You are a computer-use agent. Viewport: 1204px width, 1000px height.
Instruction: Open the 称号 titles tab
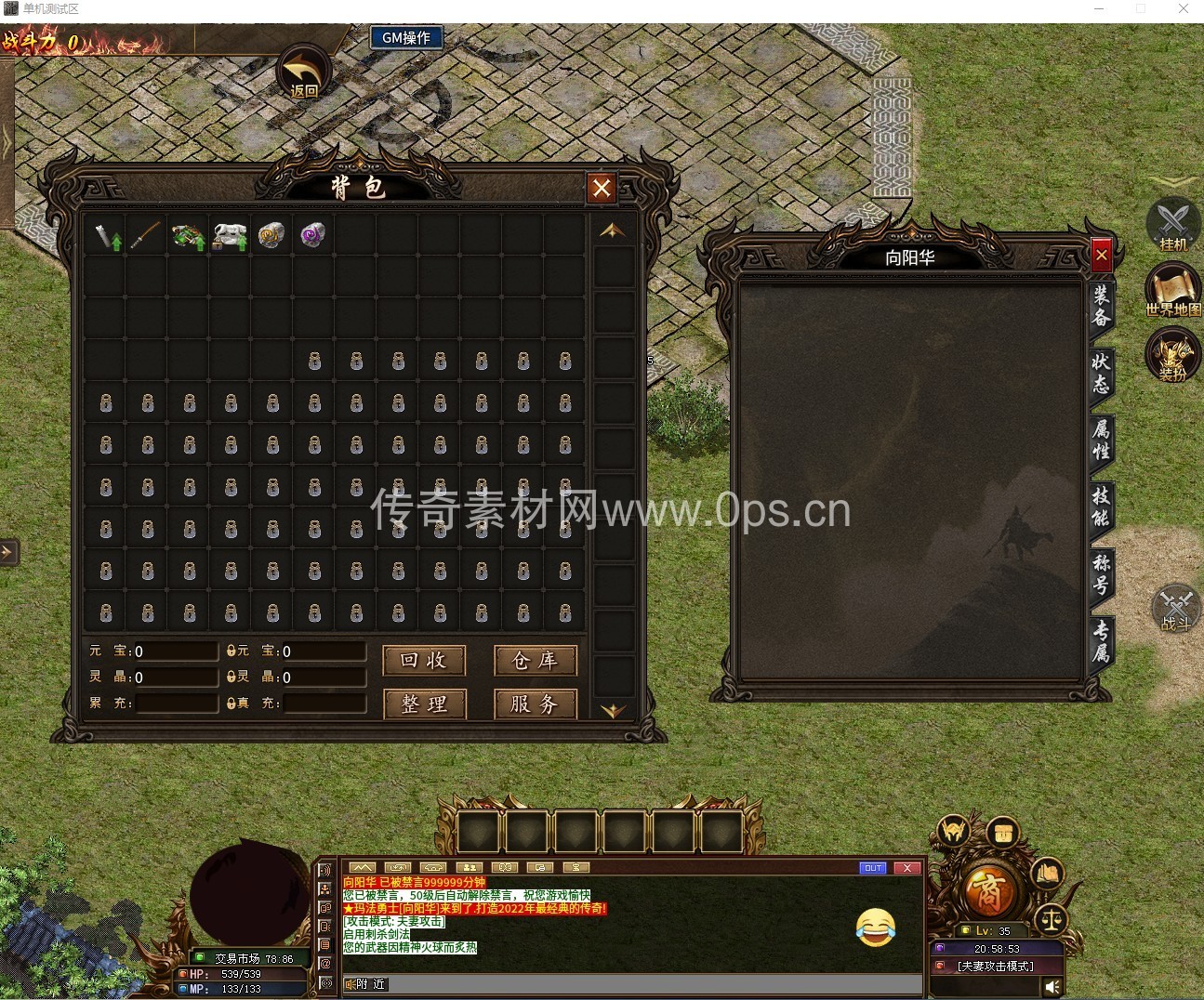[x=1101, y=573]
